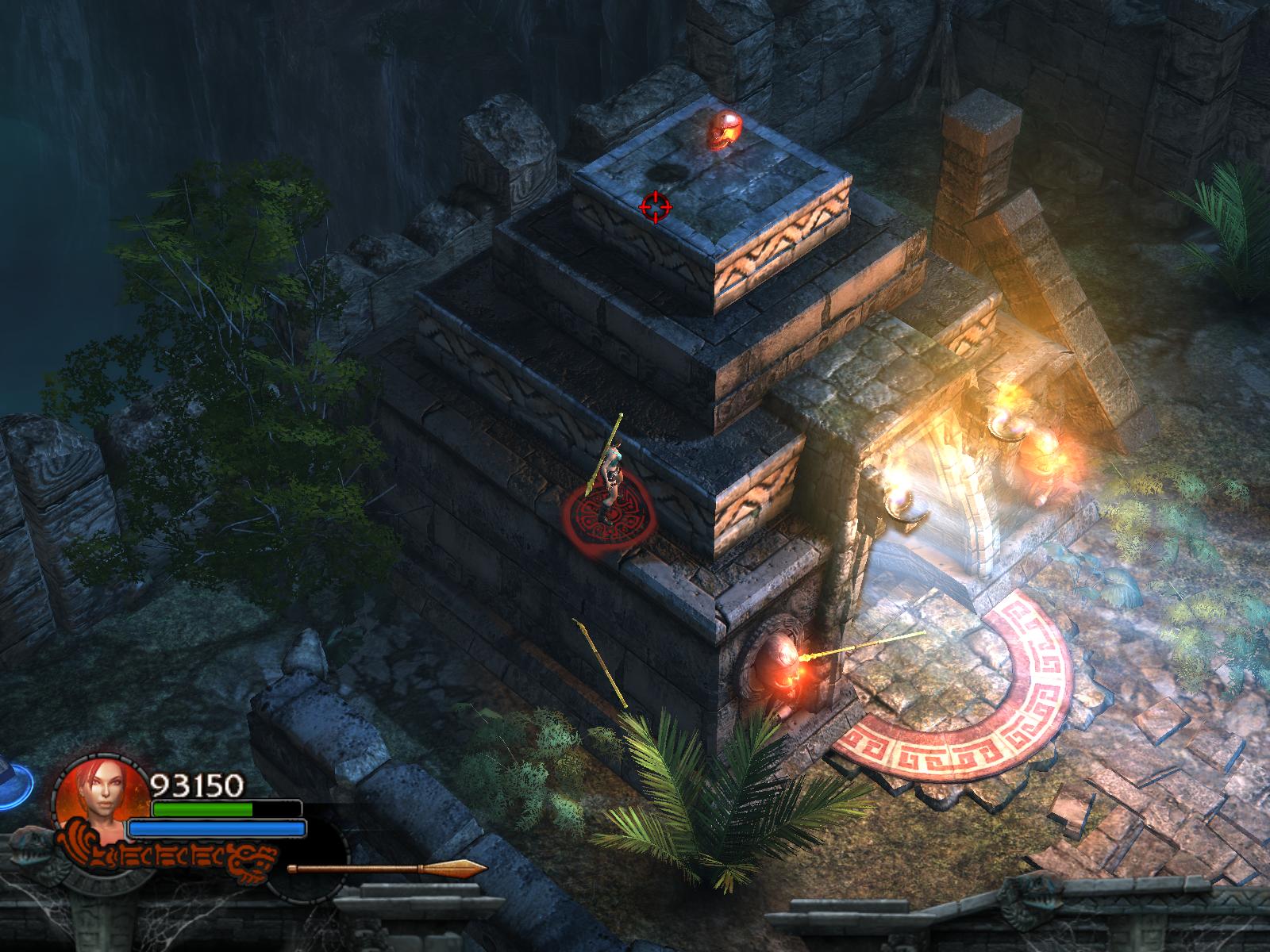Click the orange serpent relic meter emblem
The width and height of the screenshot is (1270, 952).
click(171, 858)
